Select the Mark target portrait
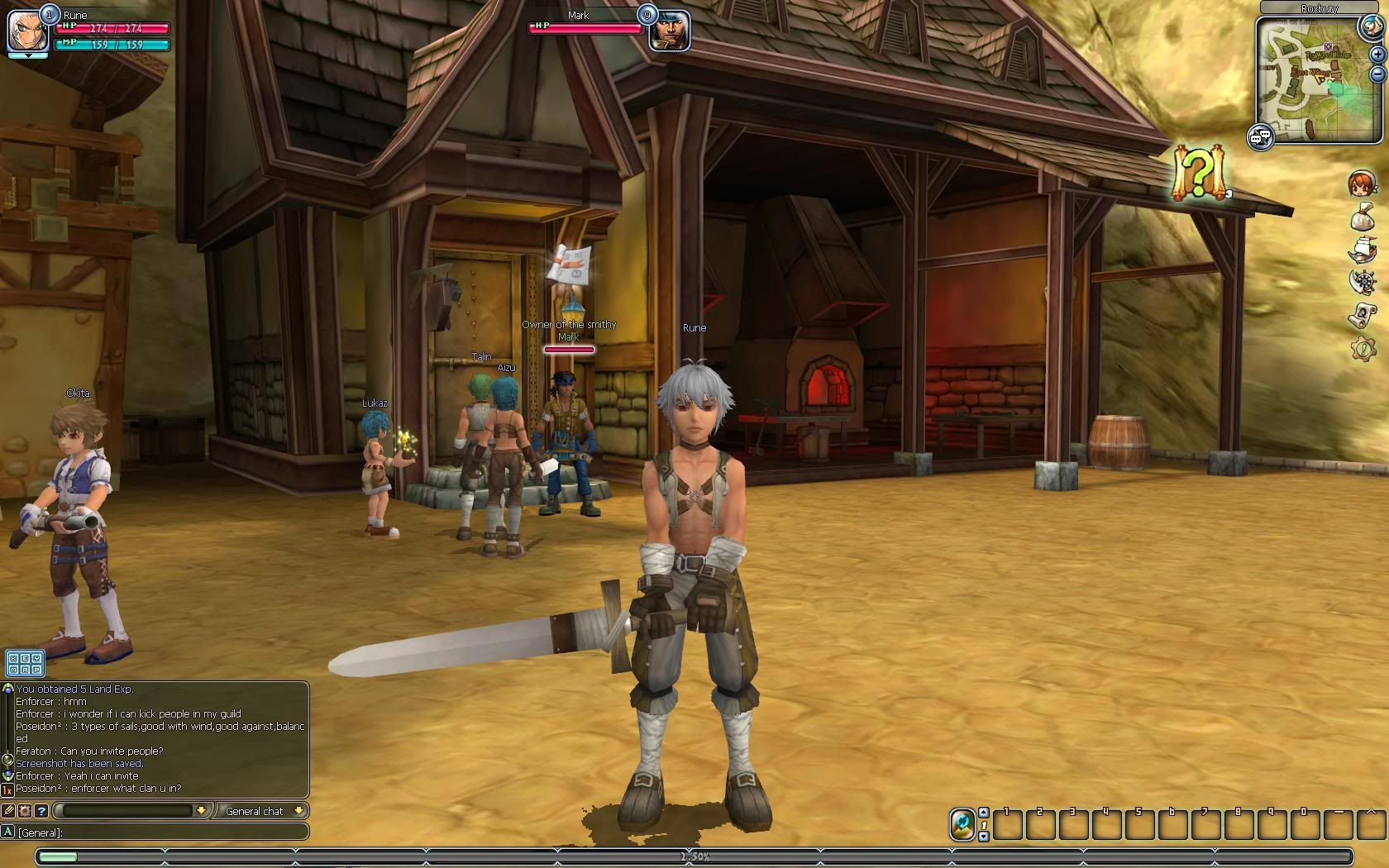Viewport: 1389px width, 868px height. (x=669, y=31)
